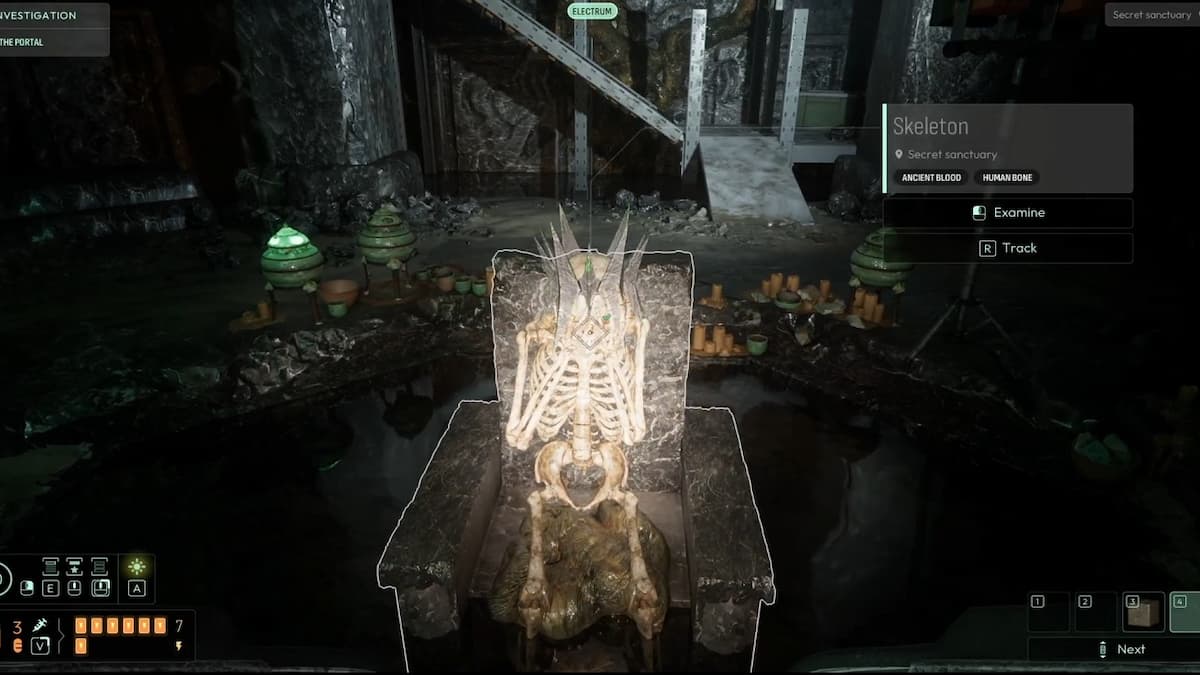The width and height of the screenshot is (1200, 675).
Task: Activate the green light-burst tool icon
Action: click(137, 567)
